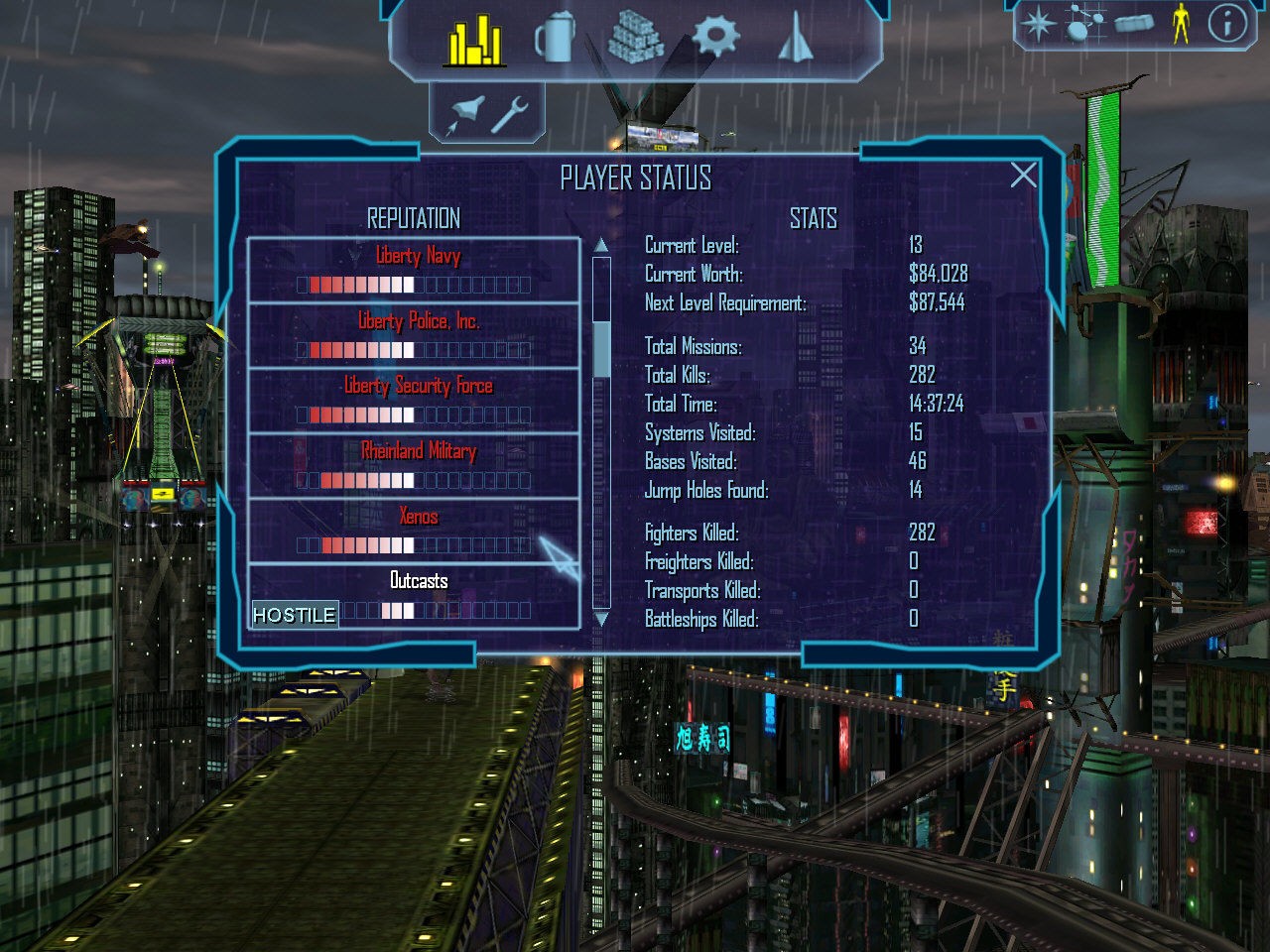Click the reputation list scroll-up arrow
The height and width of the screenshot is (952, 1270).
[x=601, y=245]
